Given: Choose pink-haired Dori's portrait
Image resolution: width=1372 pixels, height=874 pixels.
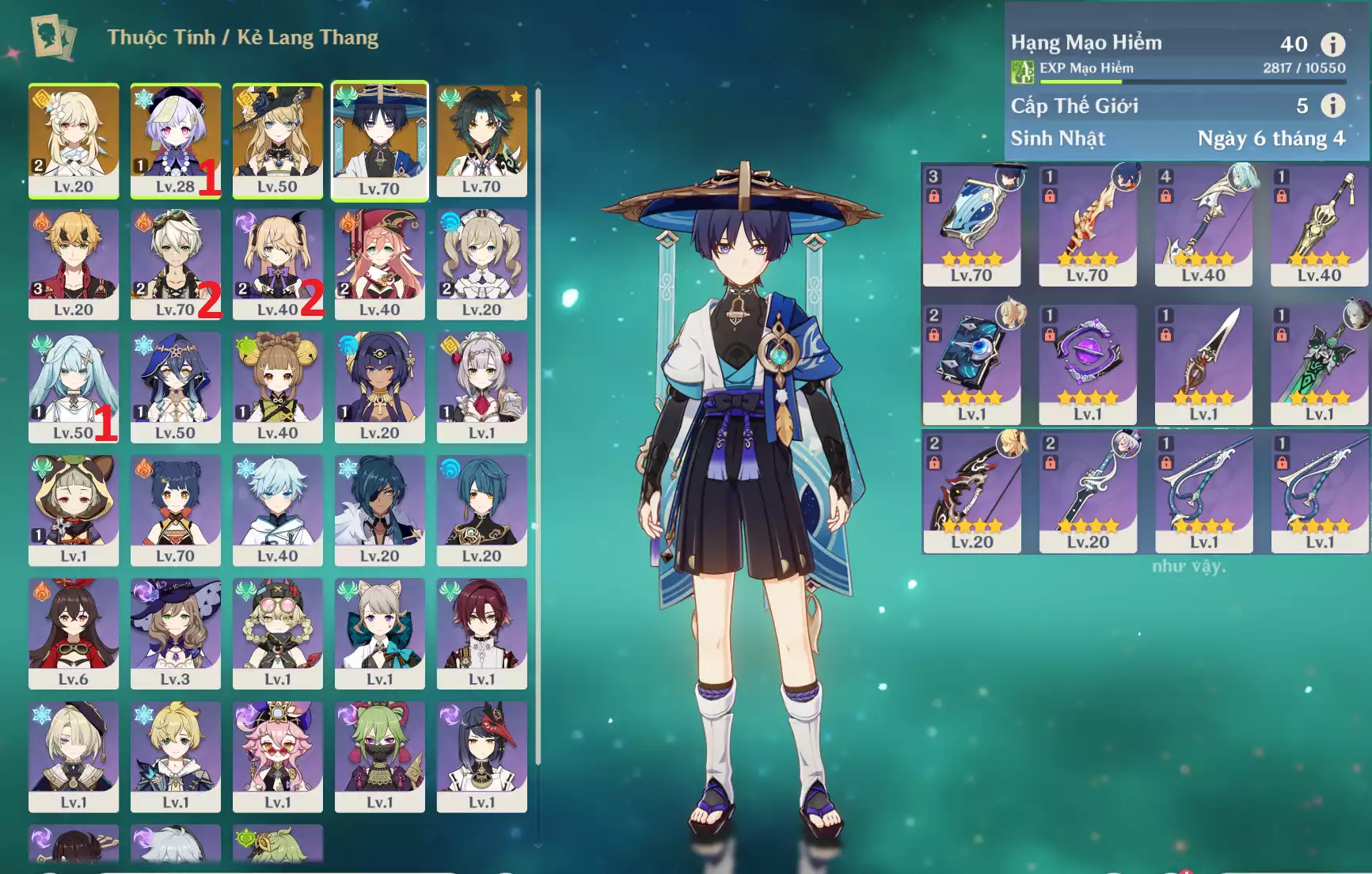Looking at the screenshot, I should tap(277, 756).
